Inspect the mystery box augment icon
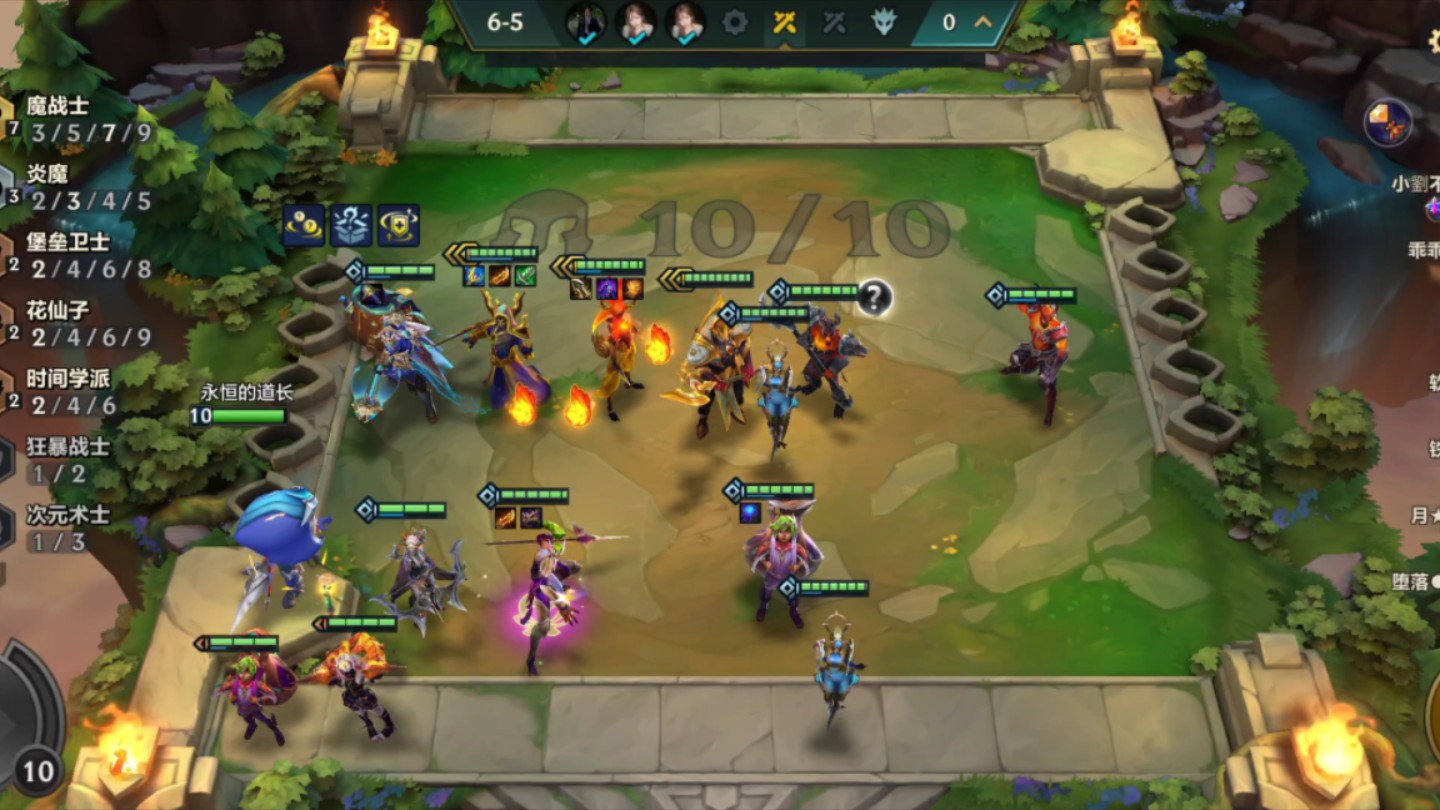 [x=351, y=226]
